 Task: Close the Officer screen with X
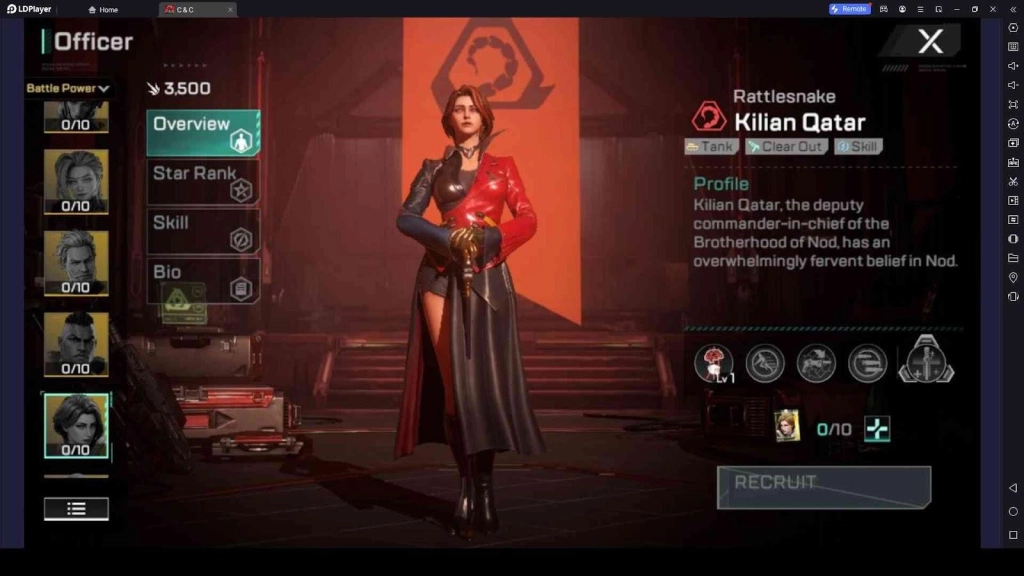(930, 42)
